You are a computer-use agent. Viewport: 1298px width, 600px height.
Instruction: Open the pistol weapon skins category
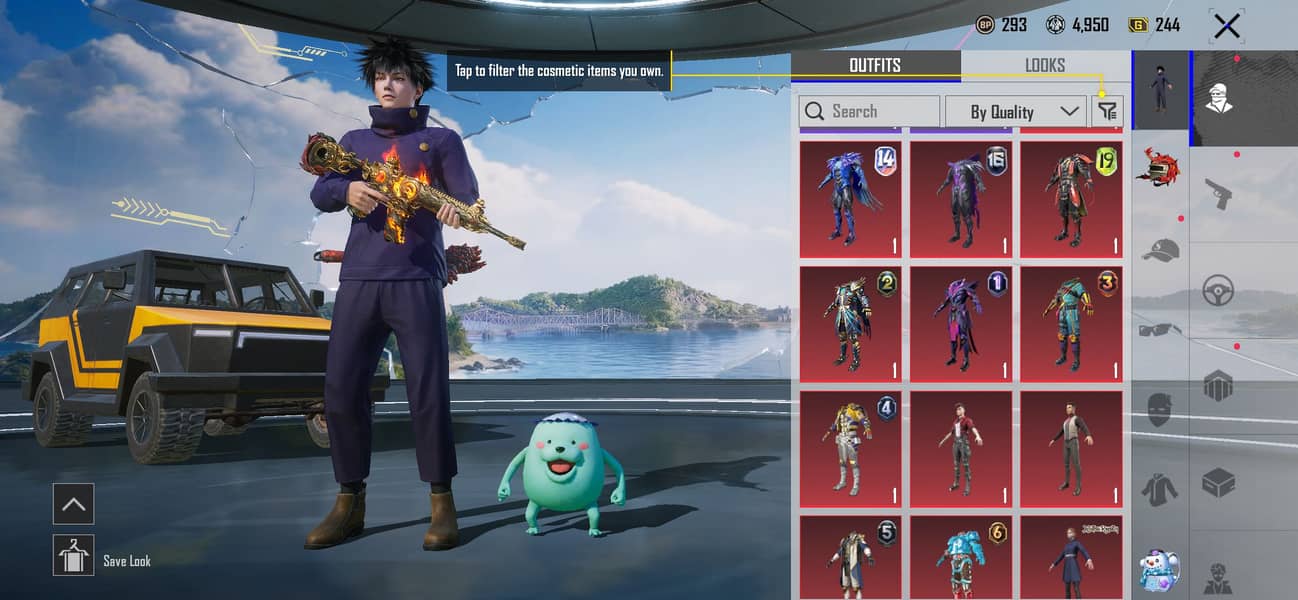tap(1218, 193)
